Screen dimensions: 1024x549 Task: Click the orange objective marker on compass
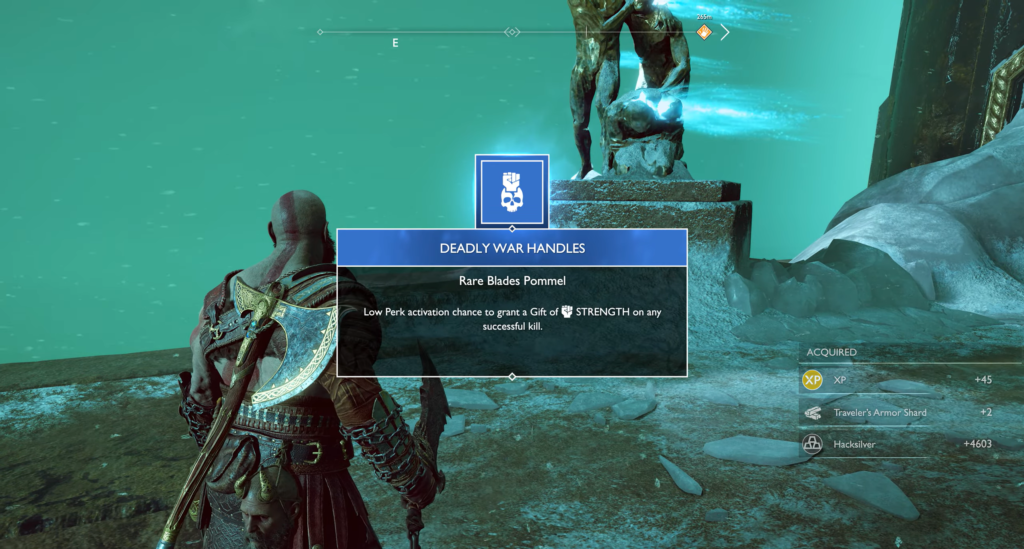(704, 32)
